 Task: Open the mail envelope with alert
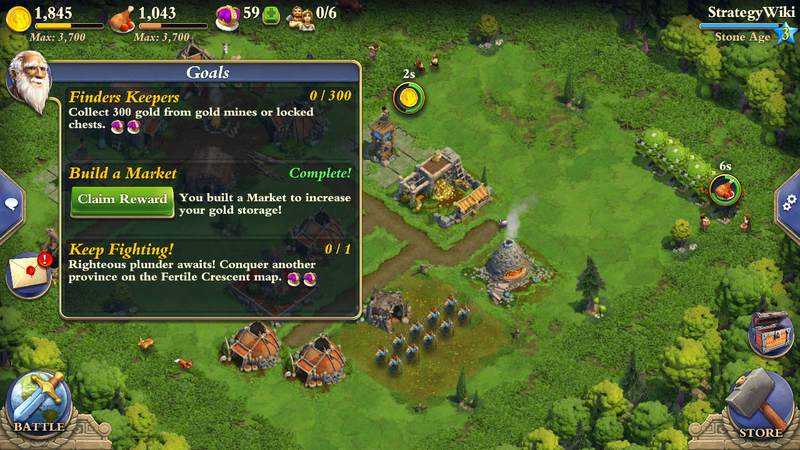click(28, 274)
